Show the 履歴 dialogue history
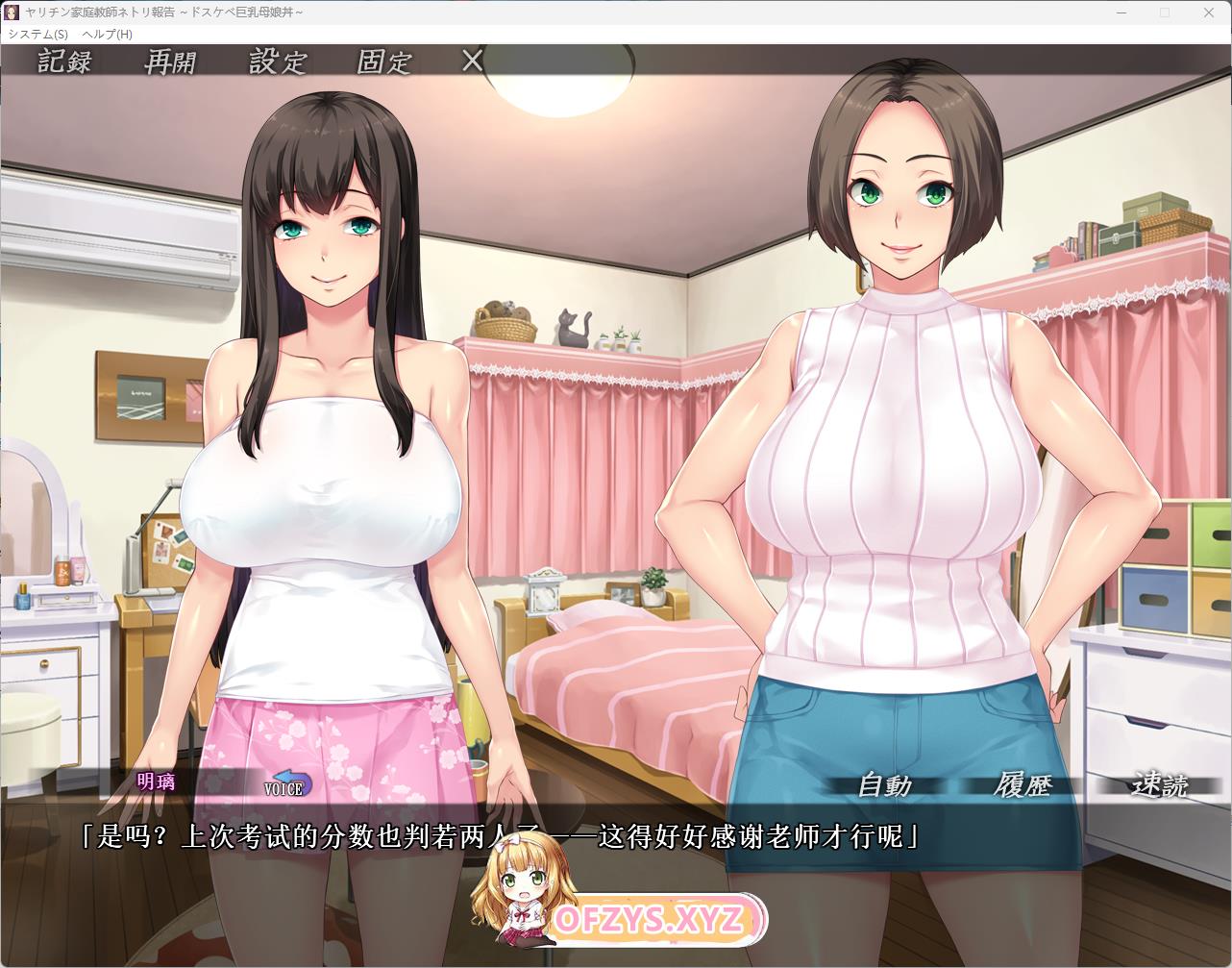 pos(1023,785)
